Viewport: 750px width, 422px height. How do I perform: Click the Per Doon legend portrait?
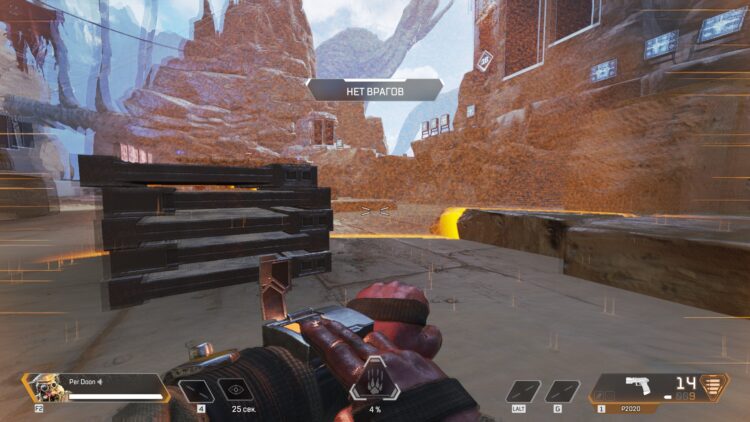click(x=44, y=387)
